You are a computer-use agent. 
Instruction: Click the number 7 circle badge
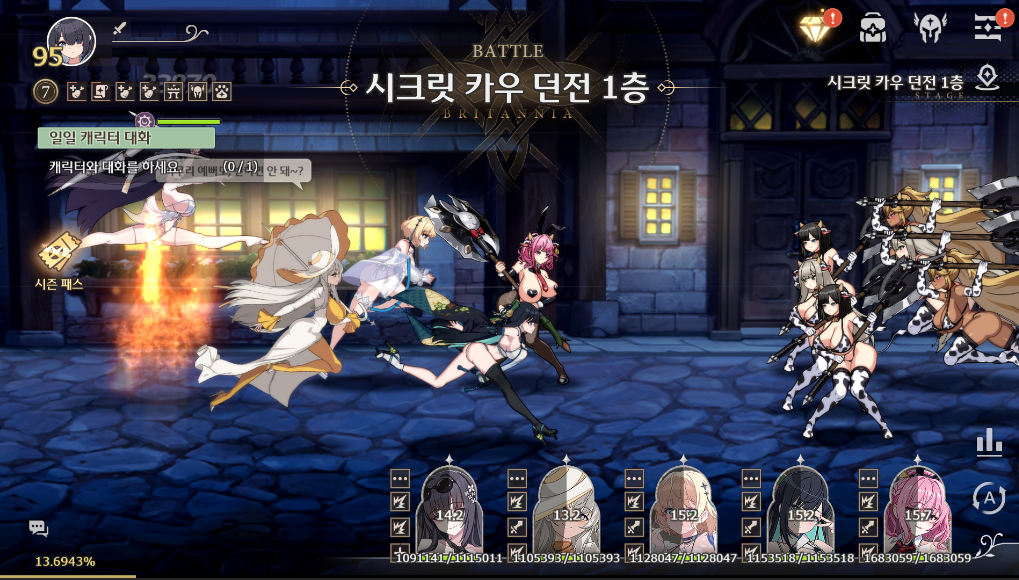click(46, 92)
